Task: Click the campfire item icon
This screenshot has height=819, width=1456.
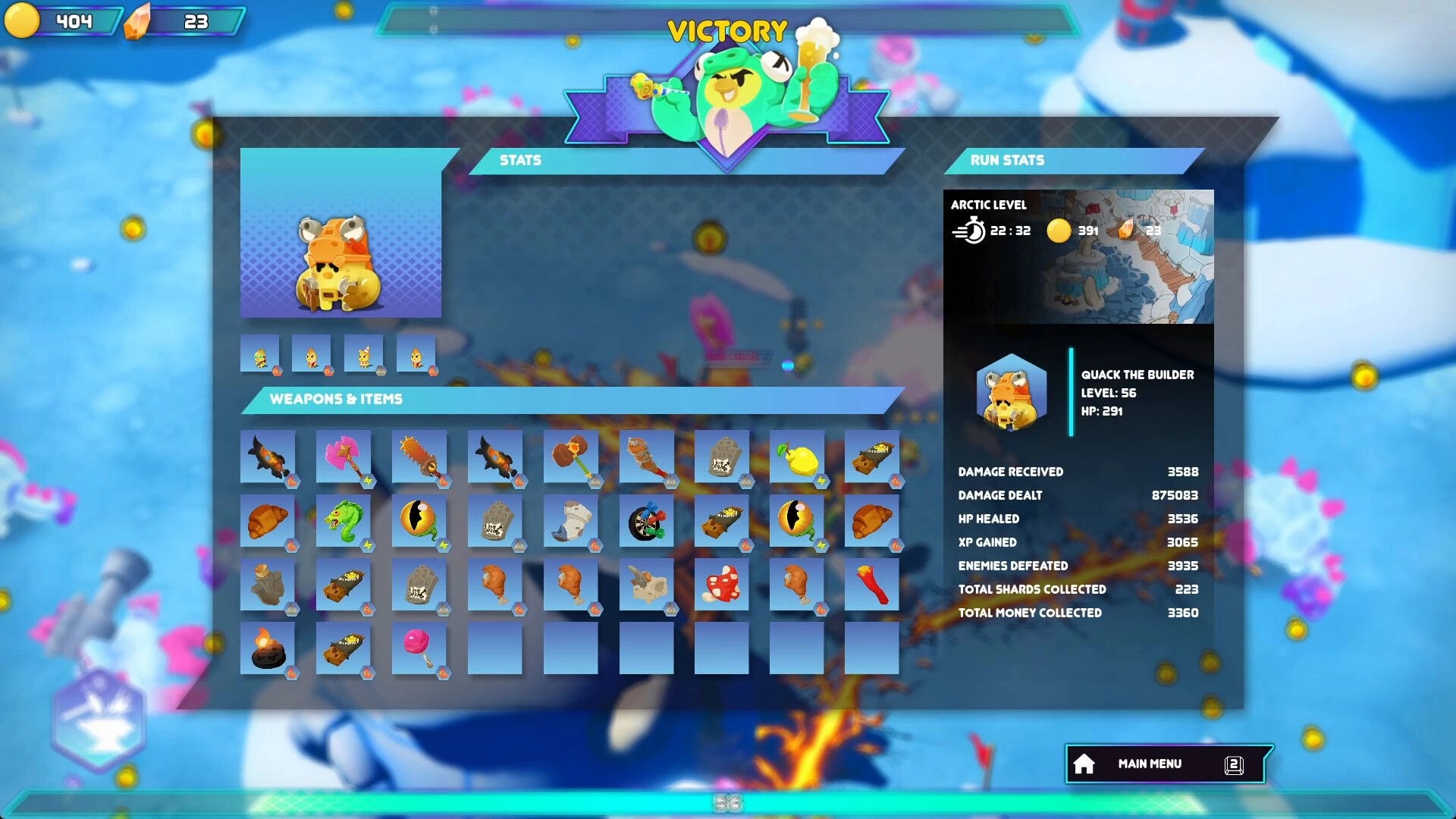Action: pos(270,648)
